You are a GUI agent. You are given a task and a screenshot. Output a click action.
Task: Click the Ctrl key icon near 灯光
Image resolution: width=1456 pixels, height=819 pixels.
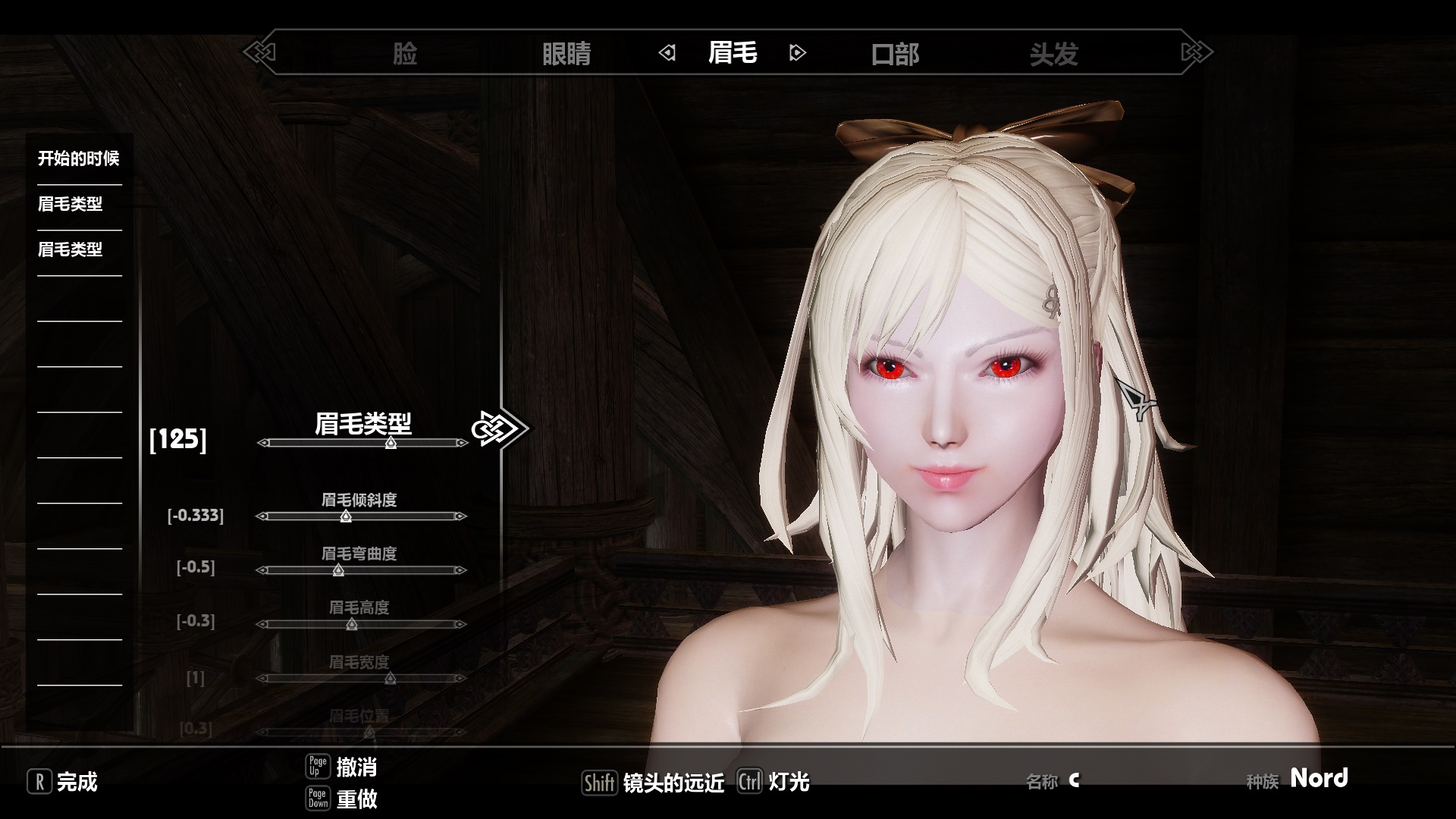tap(749, 781)
